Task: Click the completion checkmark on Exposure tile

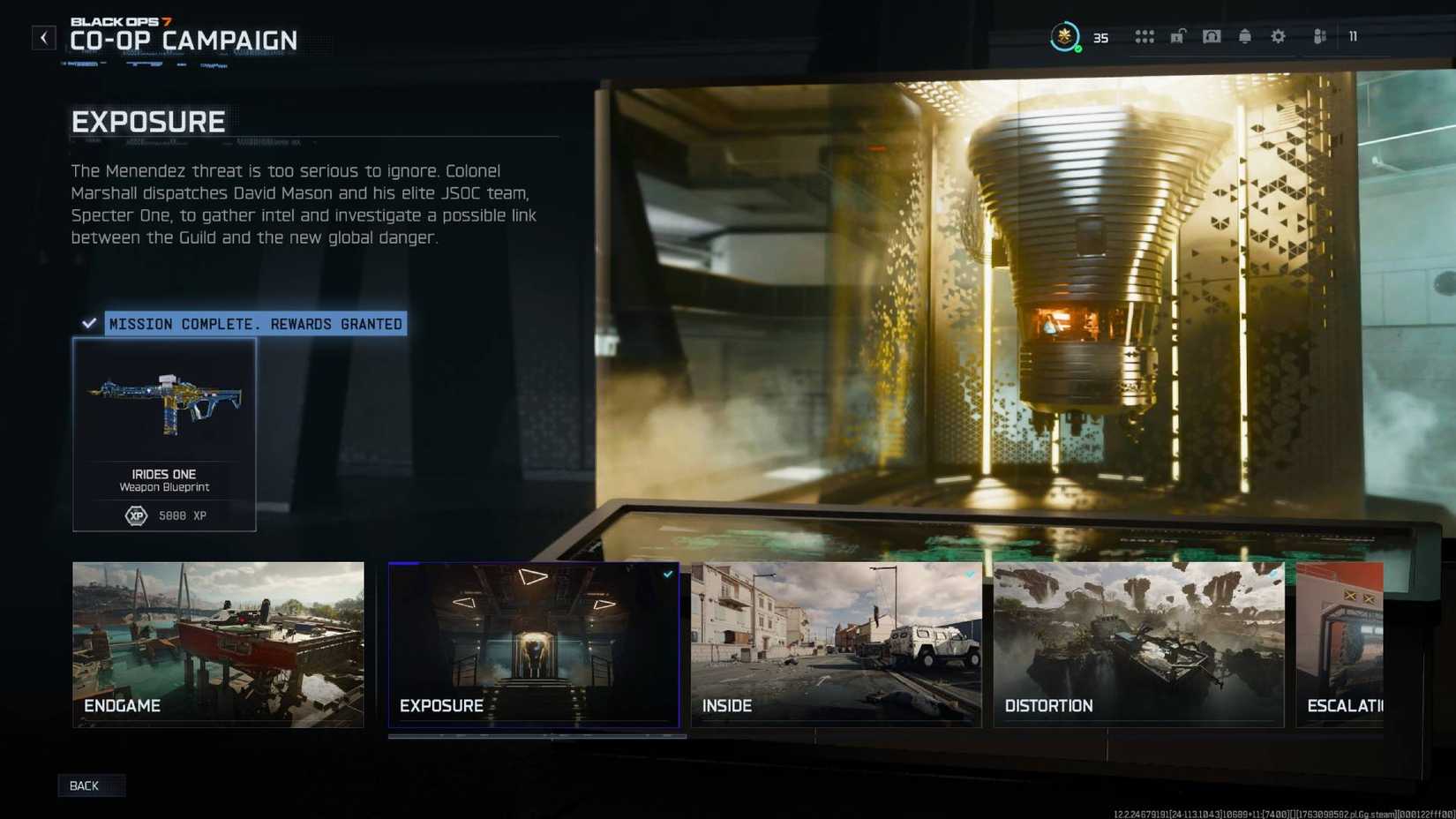Action: pyautogui.click(x=668, y=574)
